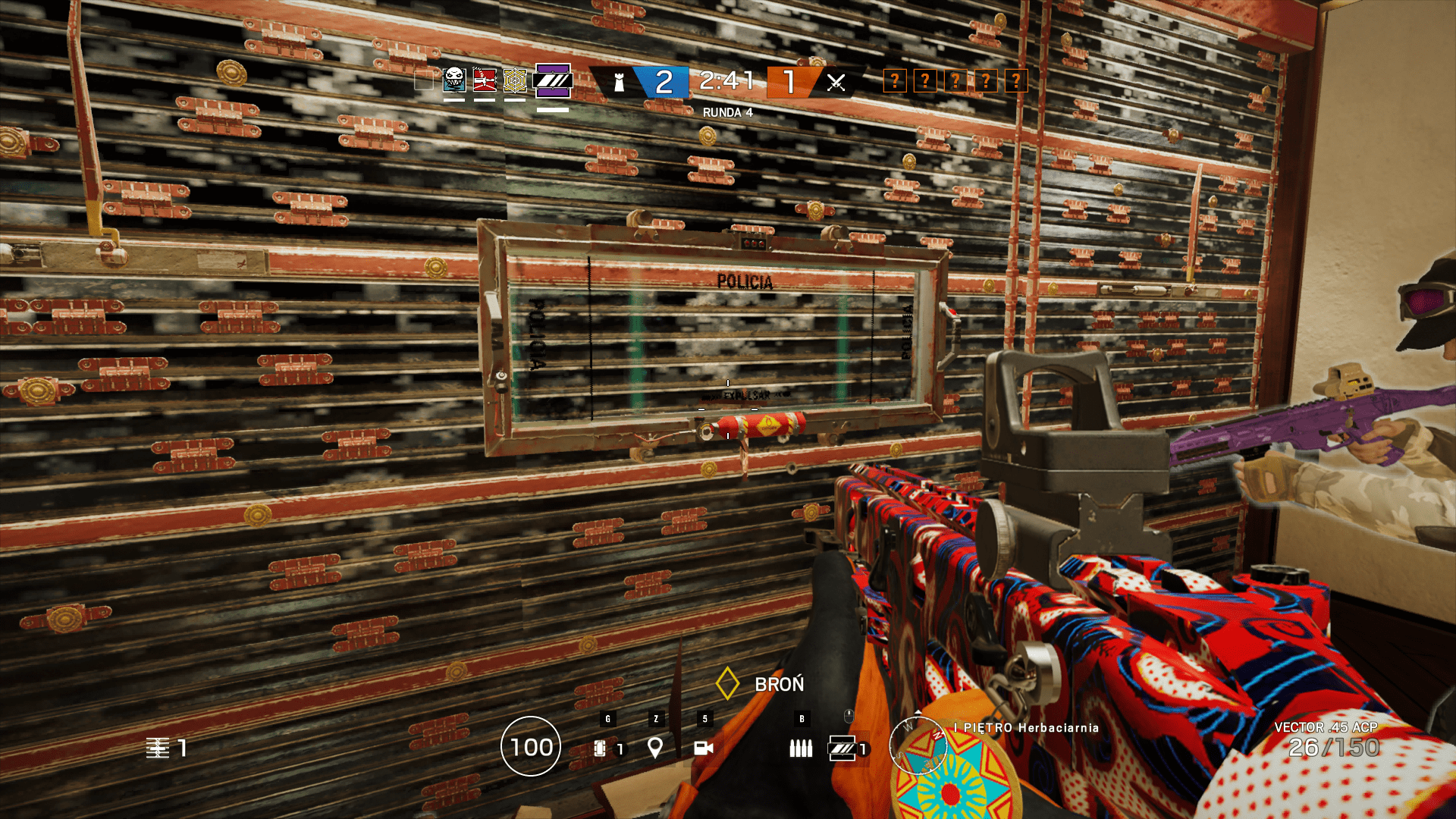Select the drone counter icon at bottom left
Viewport: 1456px width, 819px height.
click(159, 748)
